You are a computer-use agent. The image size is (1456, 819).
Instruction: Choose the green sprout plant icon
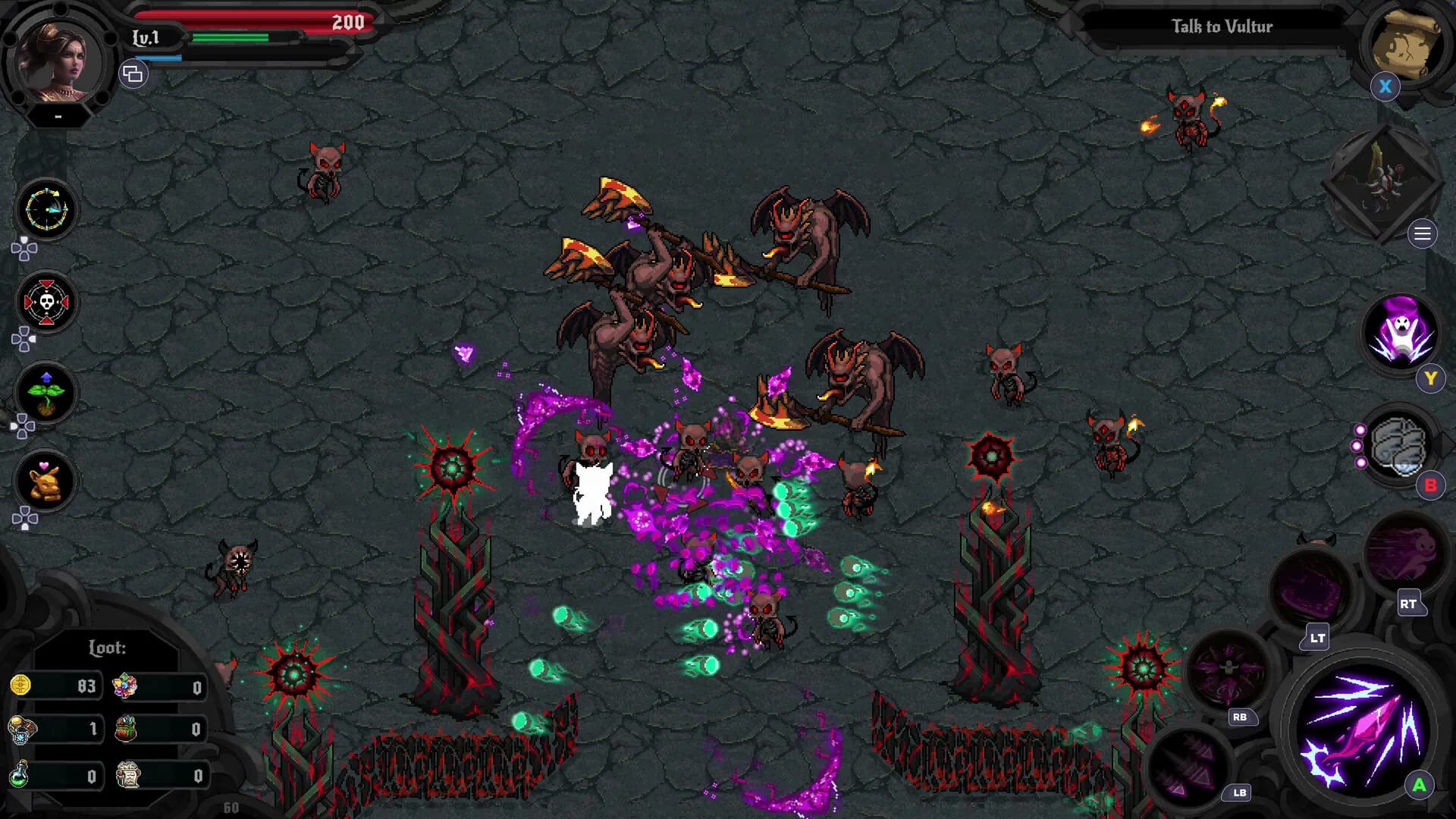tap(46, 393)
